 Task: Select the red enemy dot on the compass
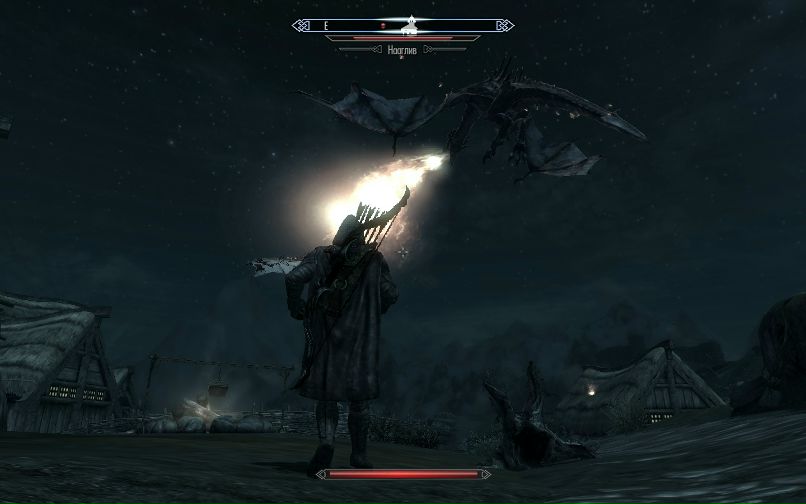tap(382, 25)
